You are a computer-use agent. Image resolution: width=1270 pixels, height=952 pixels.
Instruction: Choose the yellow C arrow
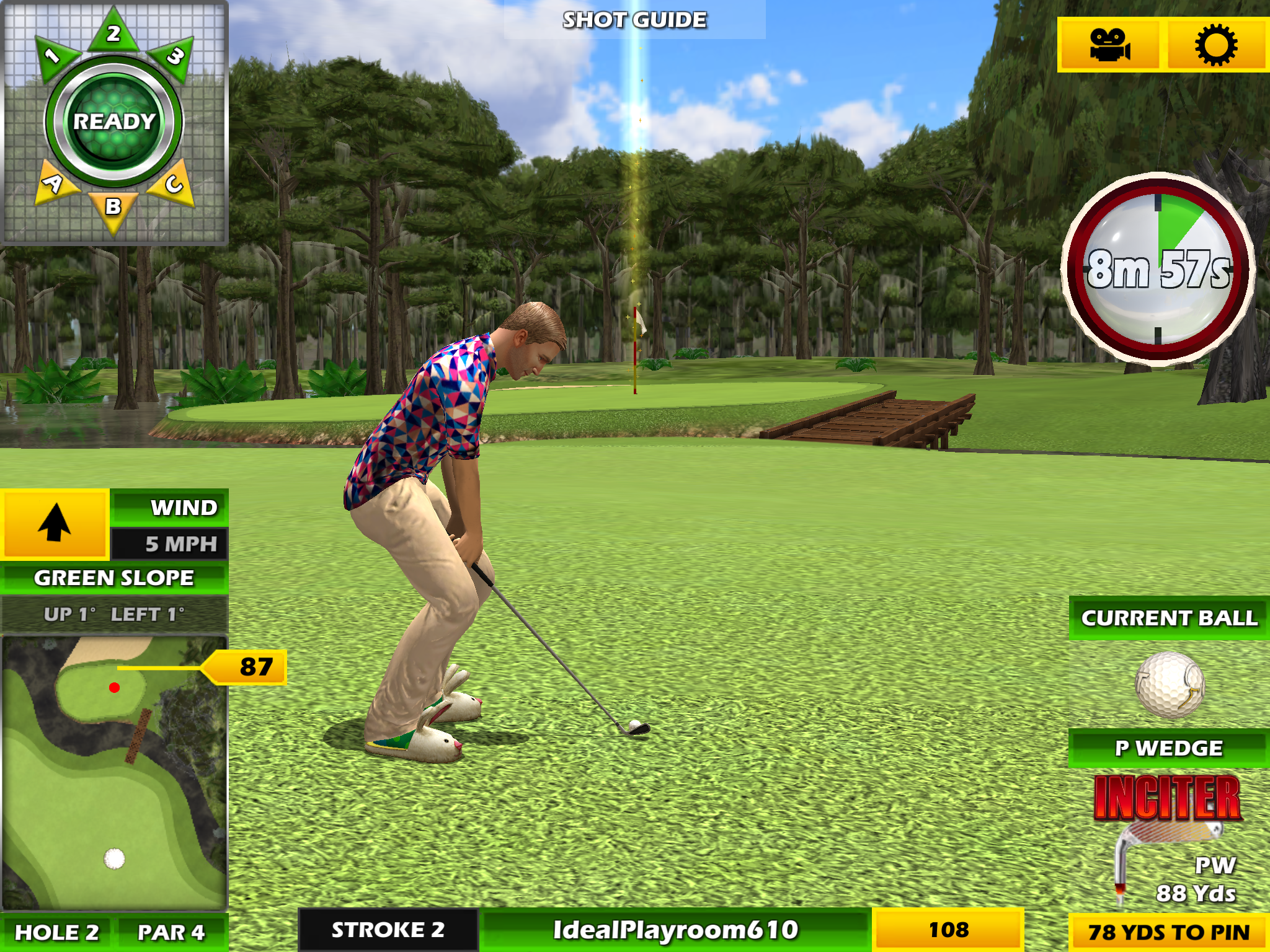pos(173,183)
